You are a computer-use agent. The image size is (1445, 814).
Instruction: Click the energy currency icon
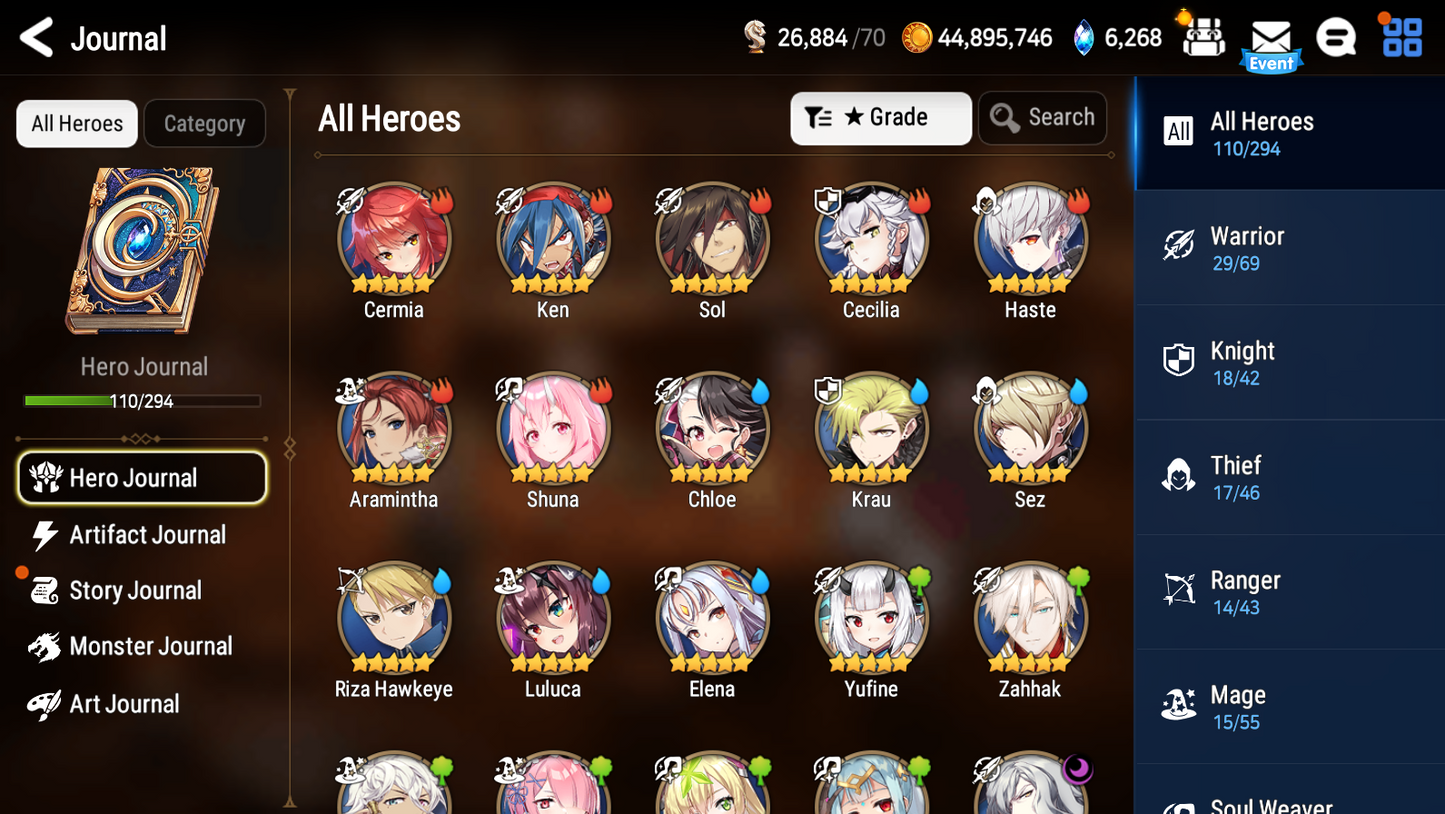(757, 37)
